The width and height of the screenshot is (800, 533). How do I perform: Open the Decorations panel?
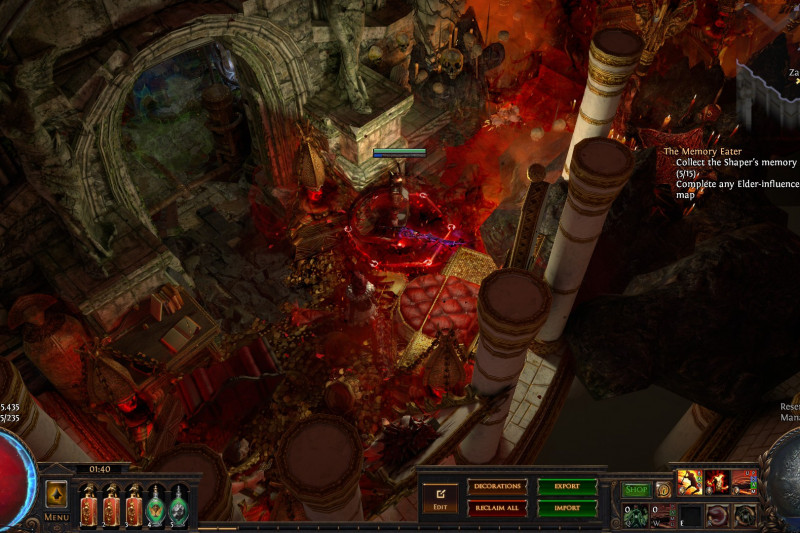tap(497, 486)
